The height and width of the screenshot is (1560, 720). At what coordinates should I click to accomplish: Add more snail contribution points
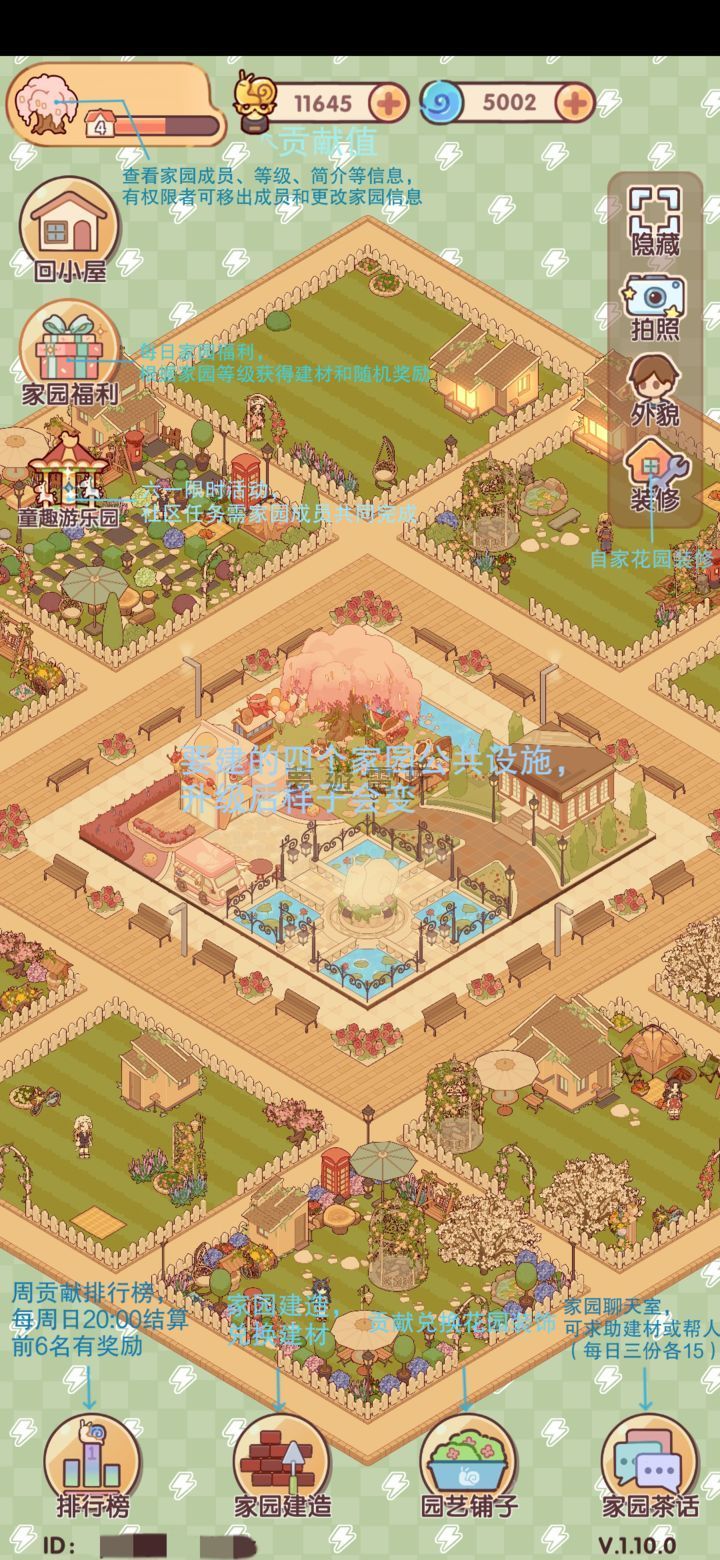coord(388,102)
